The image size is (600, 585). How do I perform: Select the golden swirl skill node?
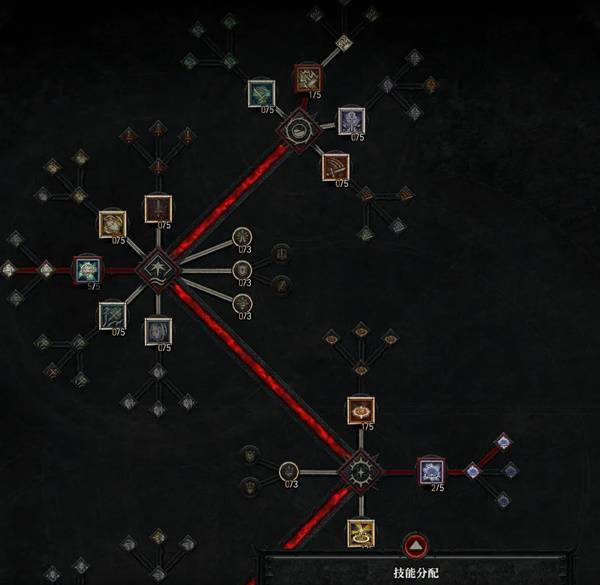112,225
